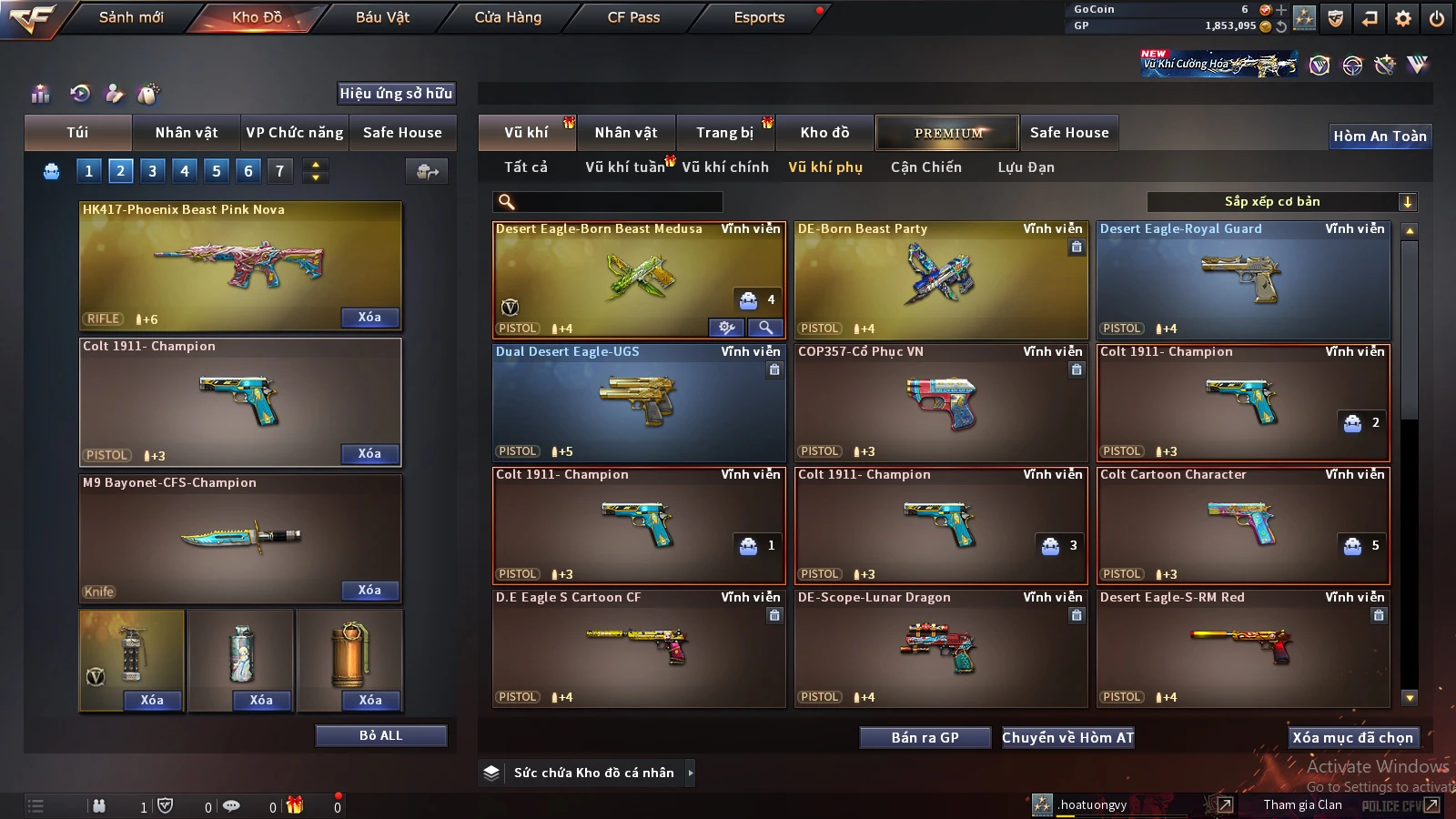
Task: Open the CF Pass menu
Action: click(633, 17)
